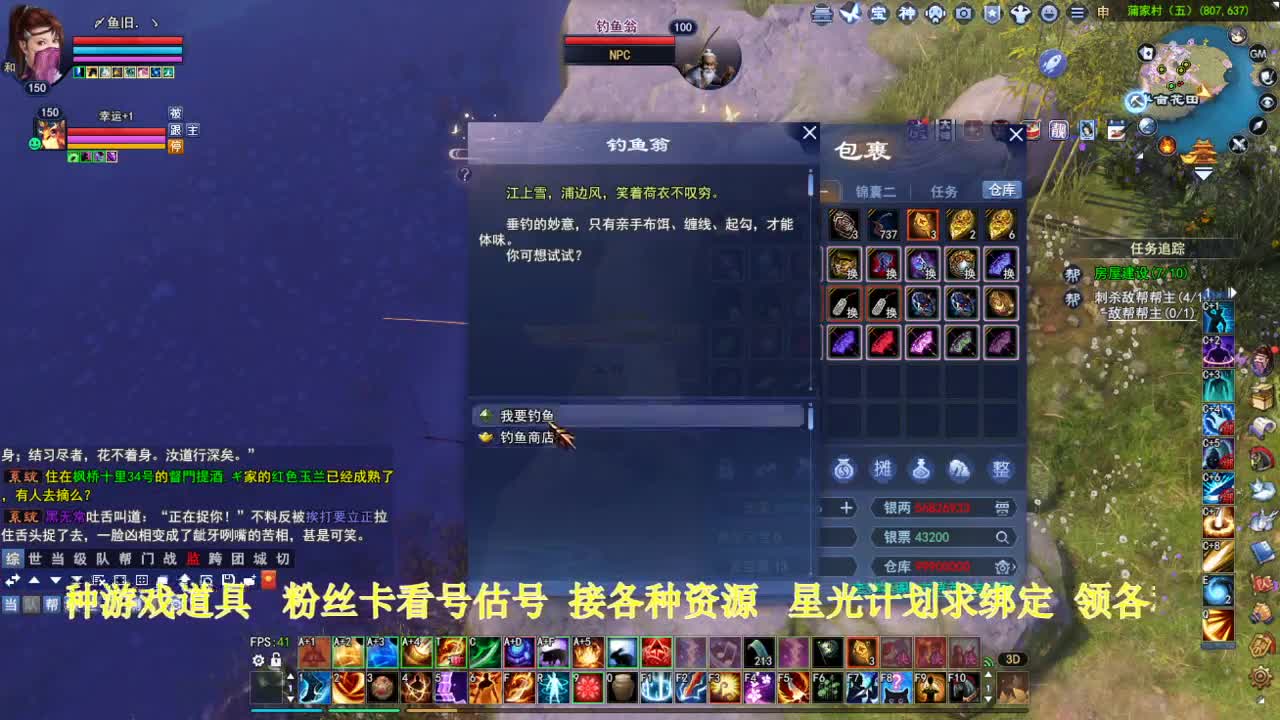Click the 神 icon on the top bar
This screenshot has width=1280, height=720.
(x=907, y=11)
